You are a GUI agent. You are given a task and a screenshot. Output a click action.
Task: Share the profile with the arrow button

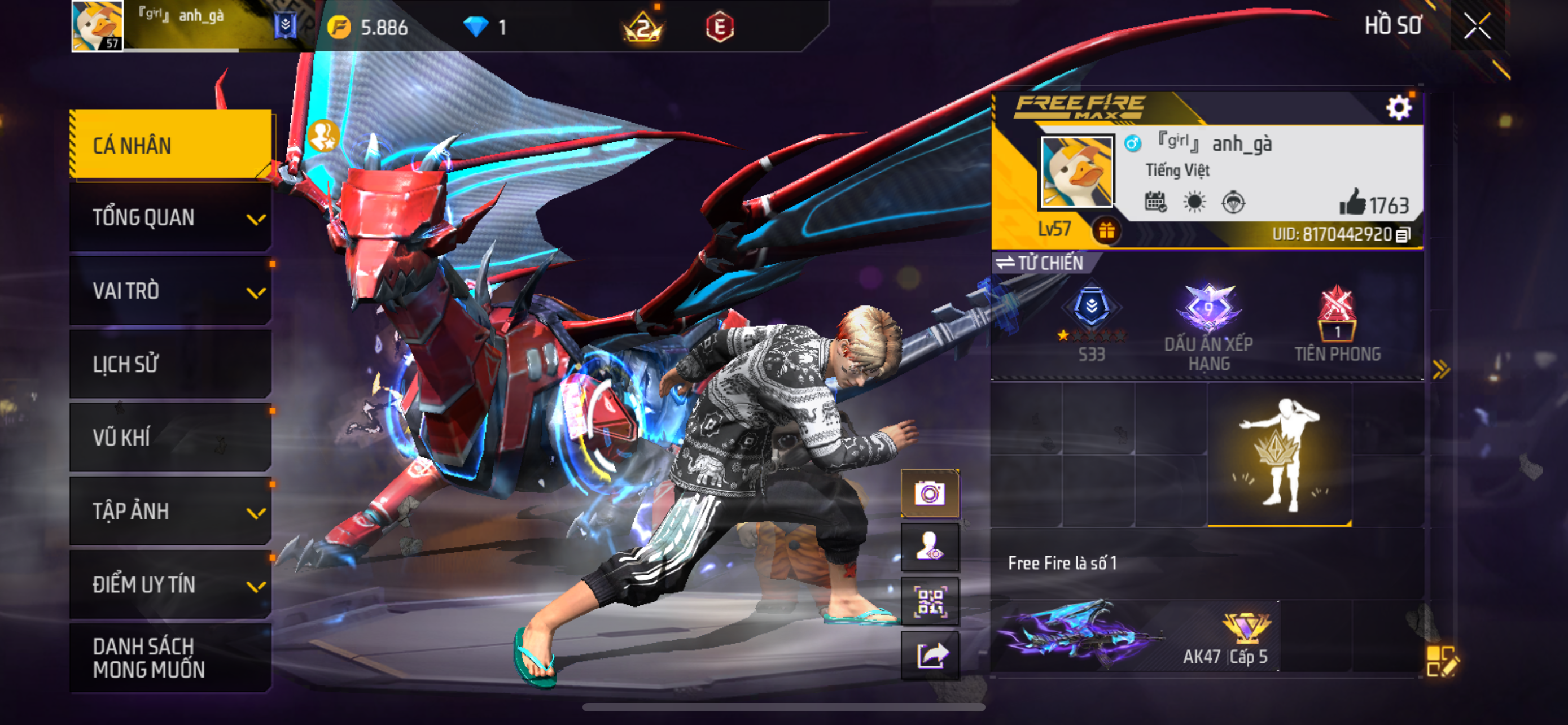tap(930, 654)
